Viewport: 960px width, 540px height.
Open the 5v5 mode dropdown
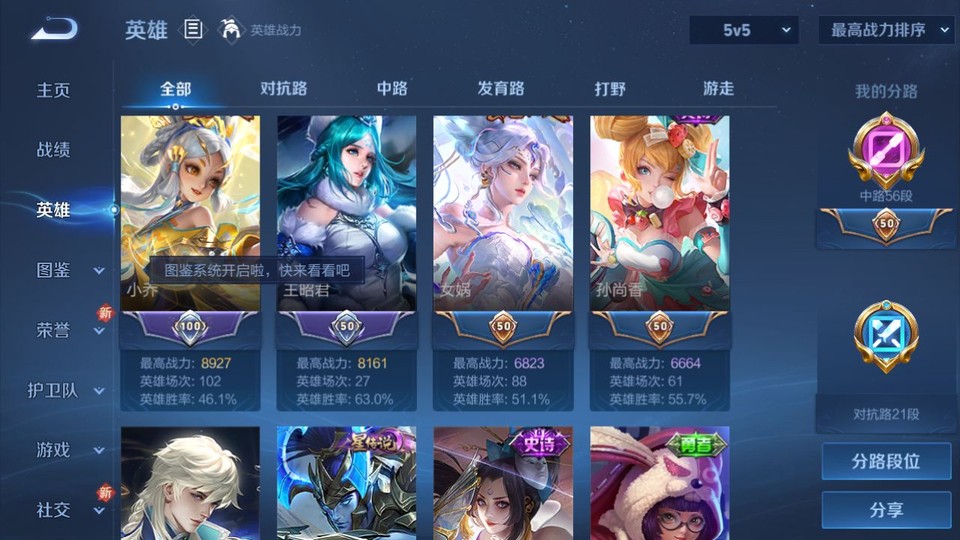tap(743, 30)
